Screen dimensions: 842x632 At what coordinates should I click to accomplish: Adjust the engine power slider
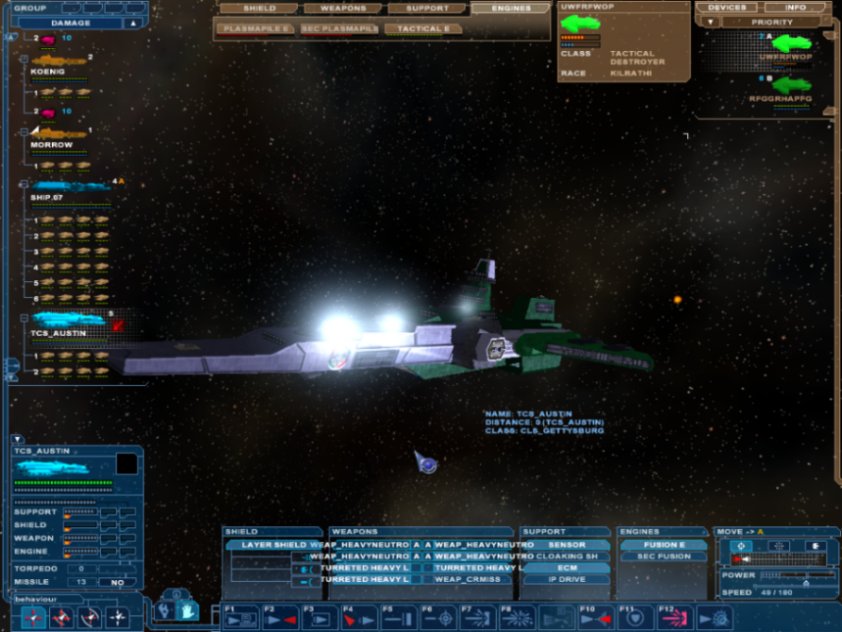[798, 576]
